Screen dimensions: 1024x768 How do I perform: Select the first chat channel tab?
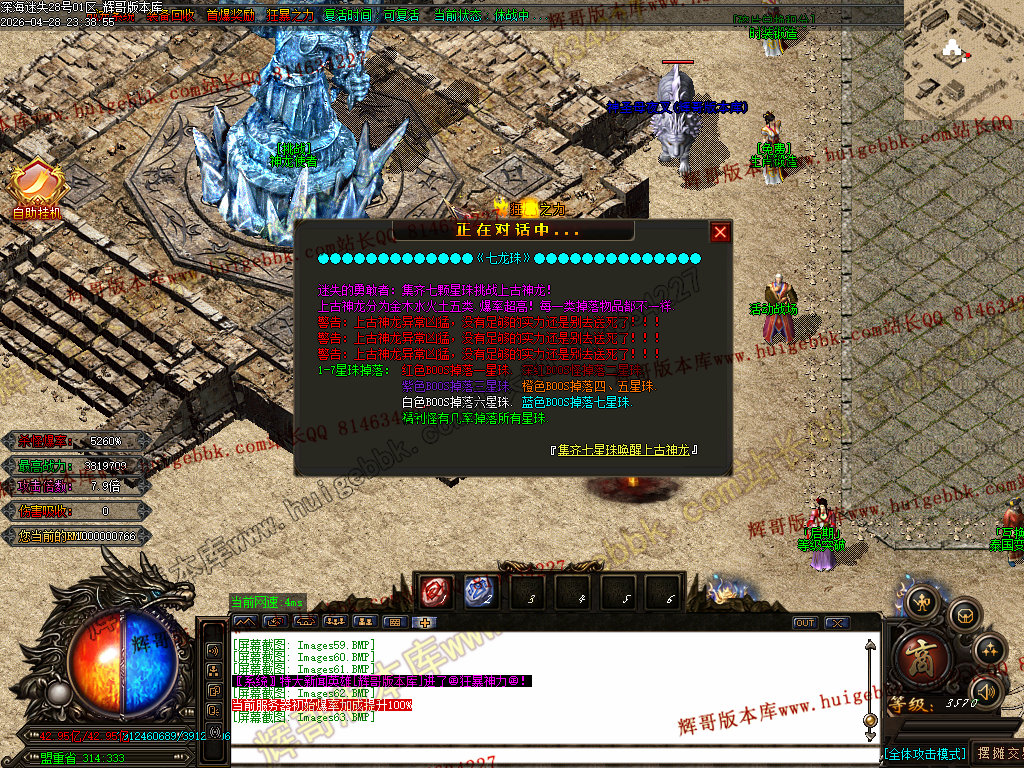245,622
